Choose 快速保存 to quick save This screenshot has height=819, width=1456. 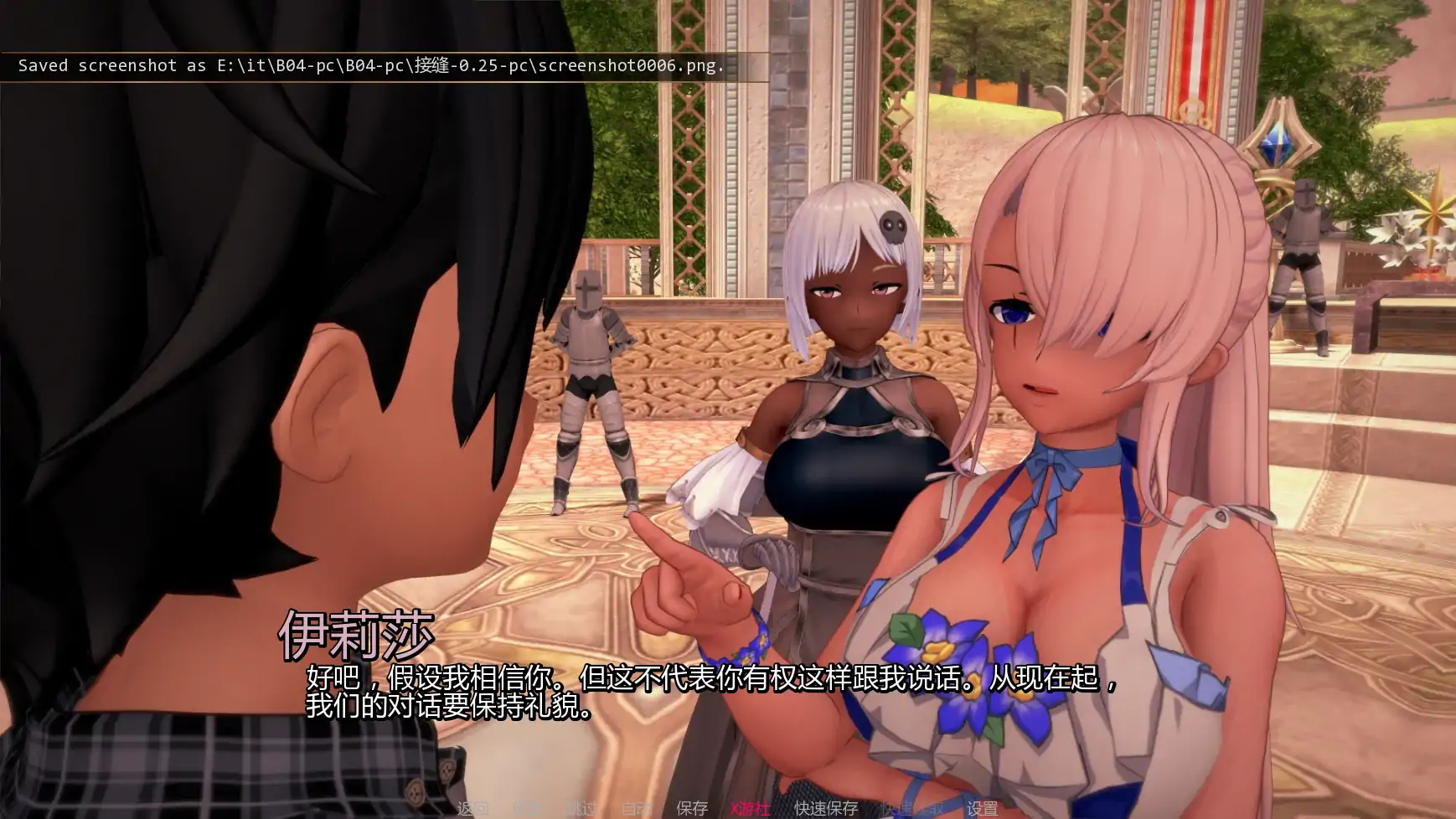(826, 808)
